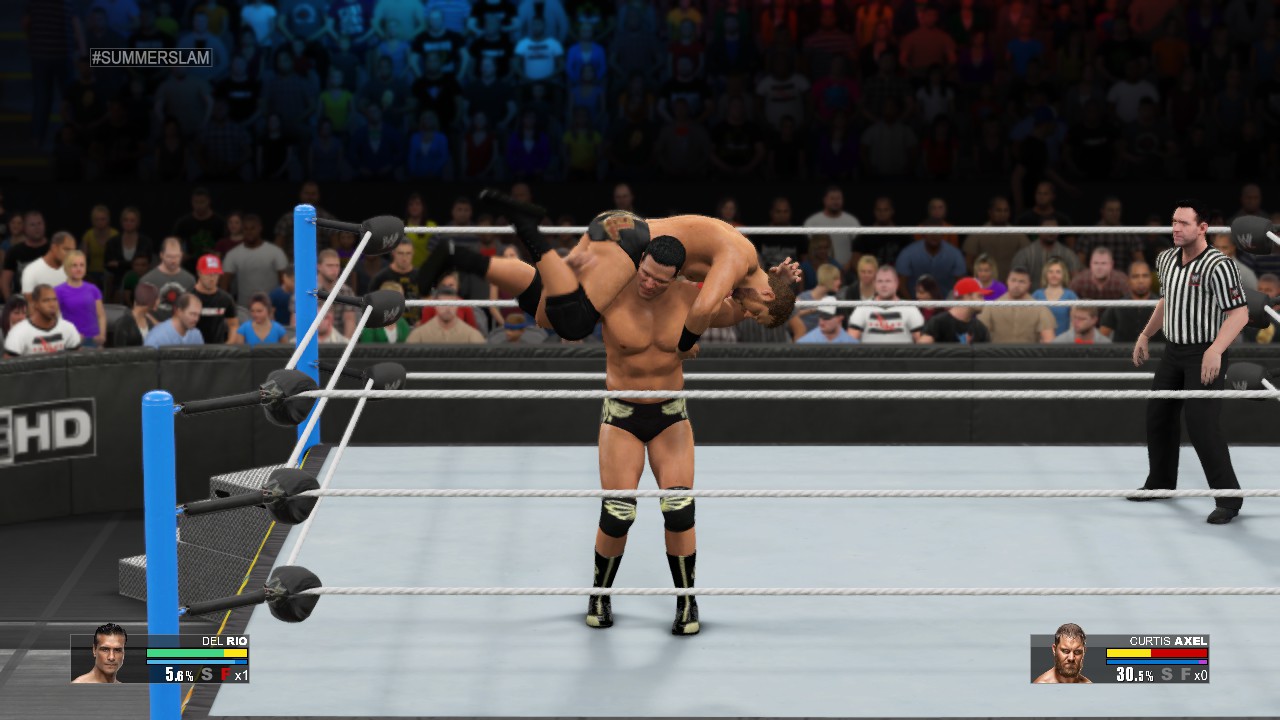The image size is (1280, 720).
Task: Select the Curtis Axel Signature "S" indicator
Action: coord(1165,674)
